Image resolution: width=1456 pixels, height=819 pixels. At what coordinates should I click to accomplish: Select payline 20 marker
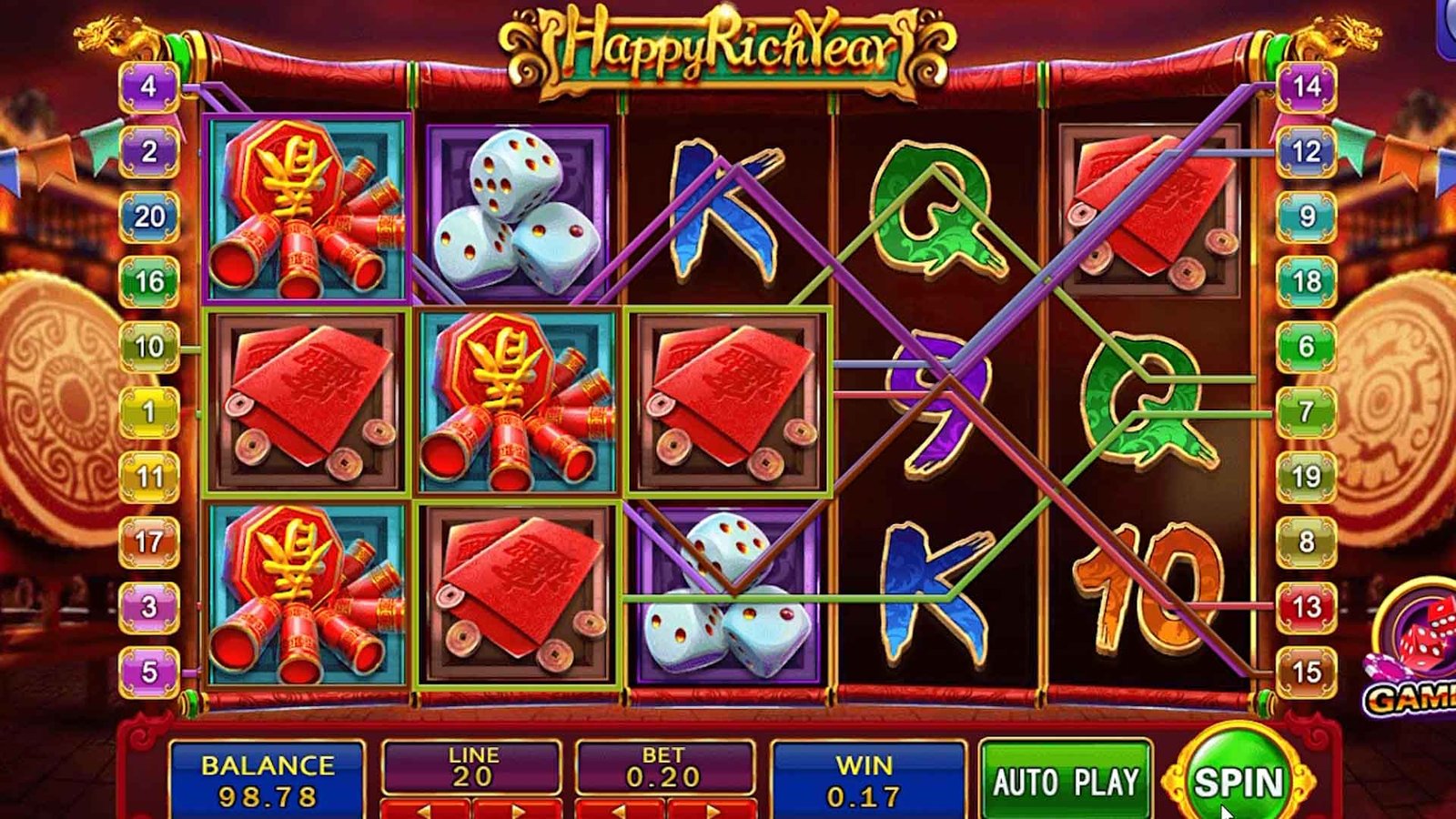(x=149, y=217)
